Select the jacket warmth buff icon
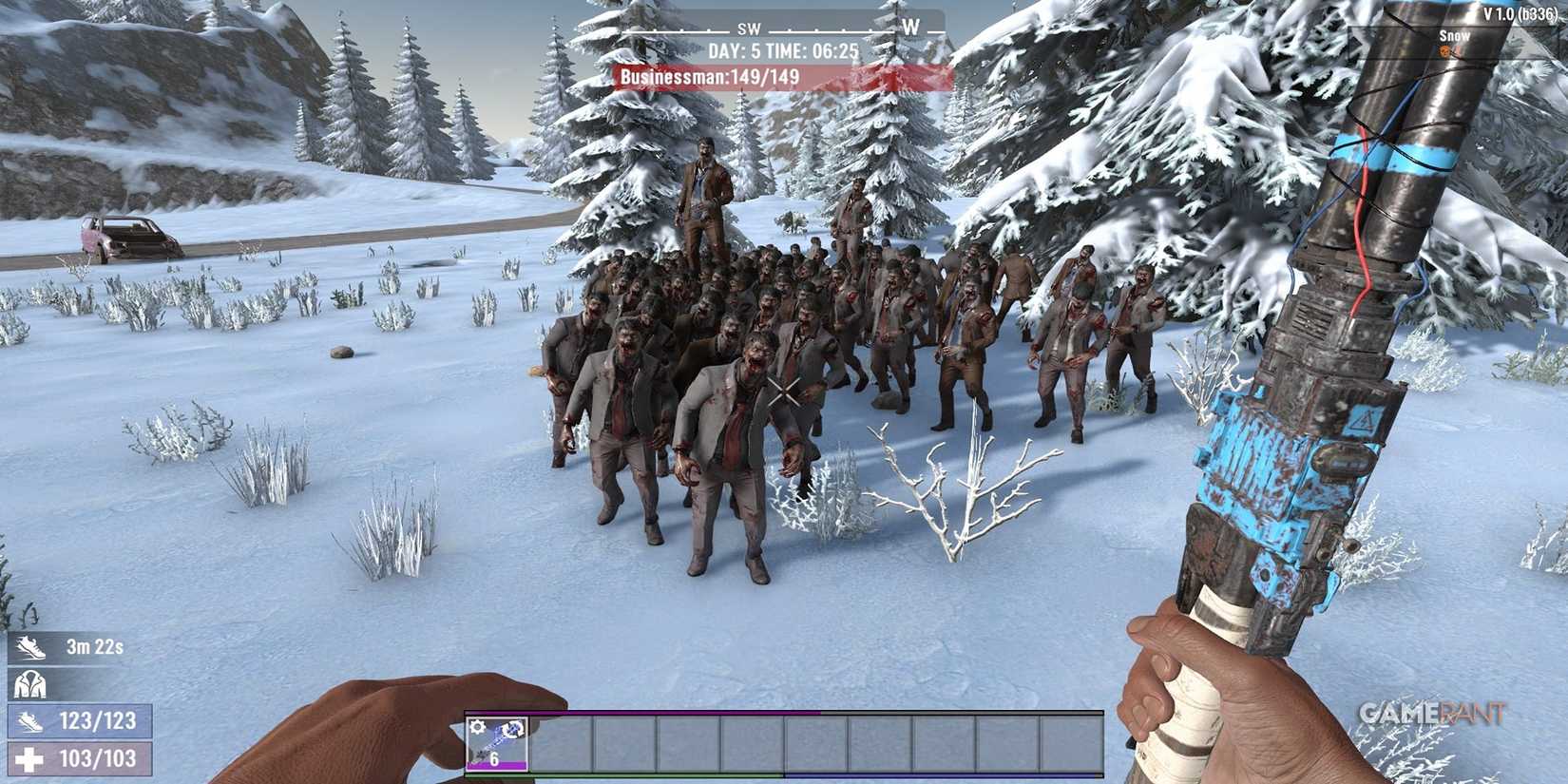Screen dimensions: 1568x784 pos(30,684)
